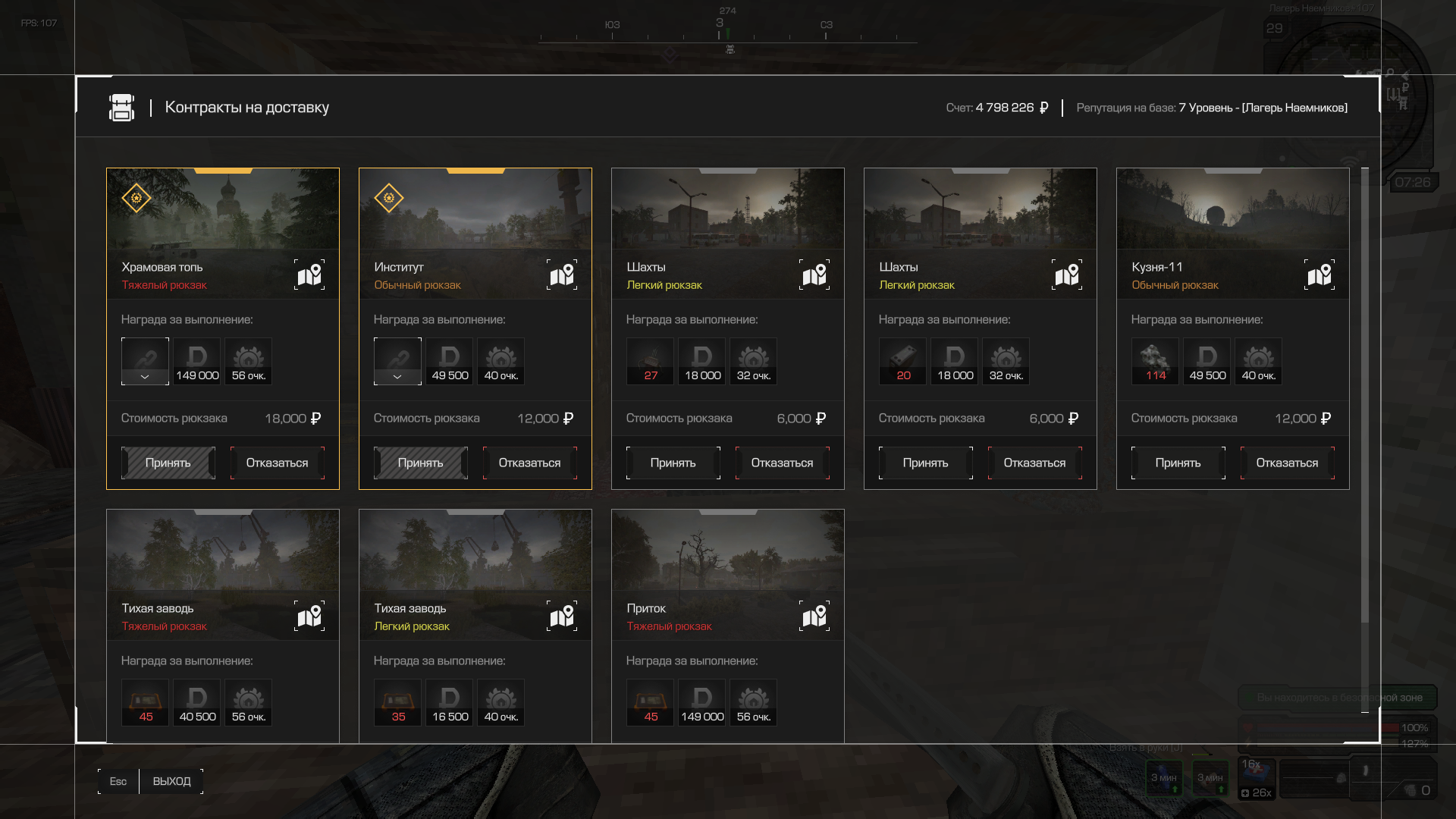Click the ВЫХОД exit button
This screenshot has height=819, width=1456.
pyautogui.click(x=171, y=781)
